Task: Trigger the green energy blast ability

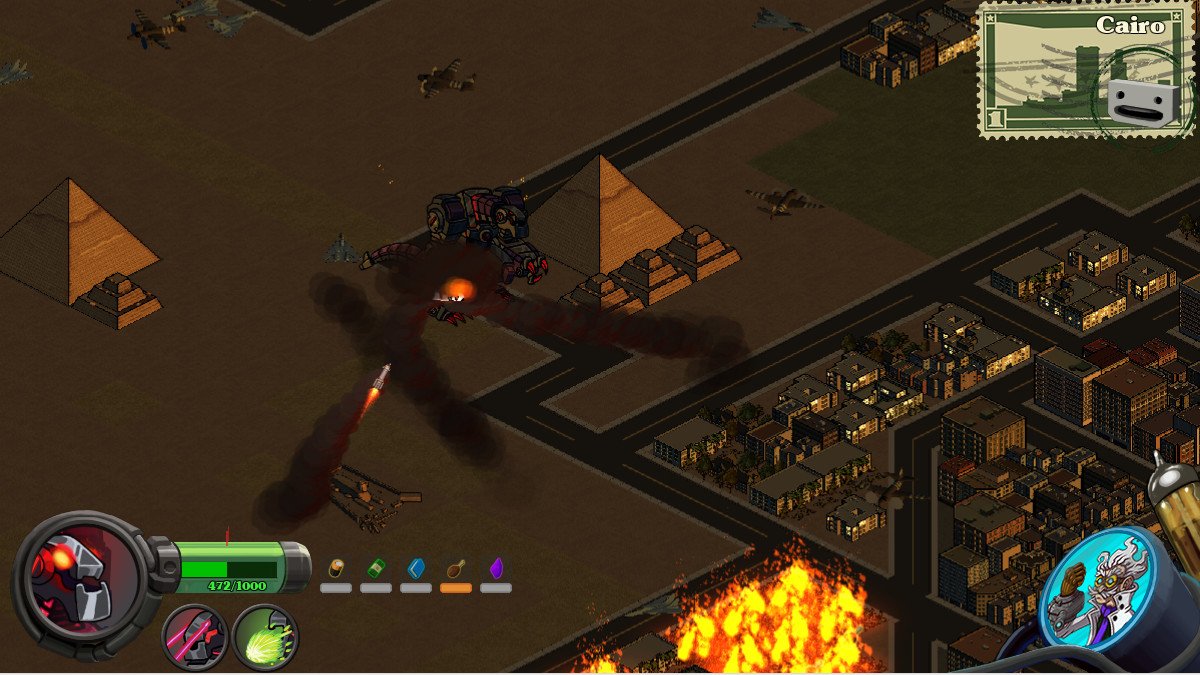Action: [264, 637]
